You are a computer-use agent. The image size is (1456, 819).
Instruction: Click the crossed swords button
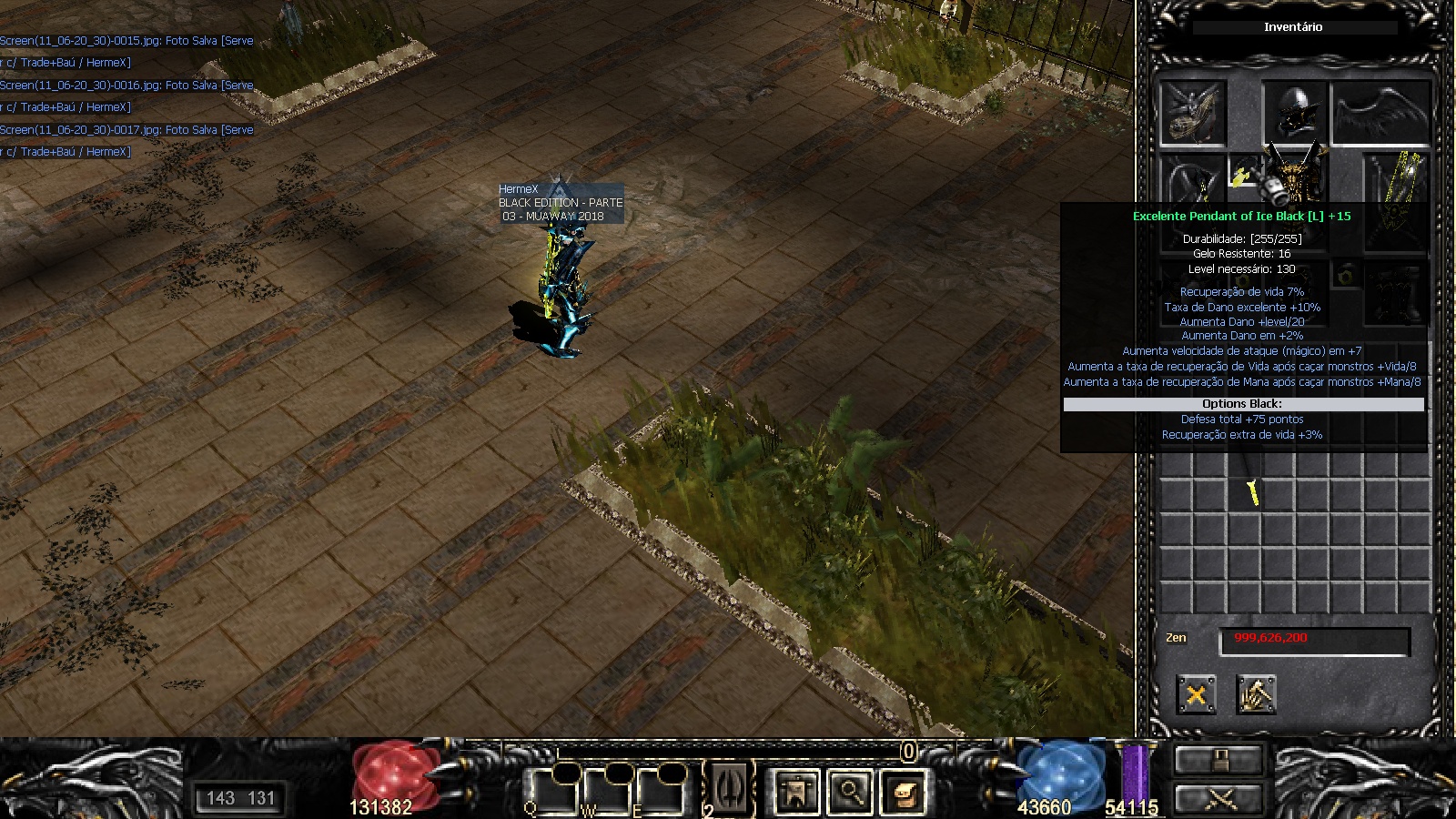coord(1219,800)
